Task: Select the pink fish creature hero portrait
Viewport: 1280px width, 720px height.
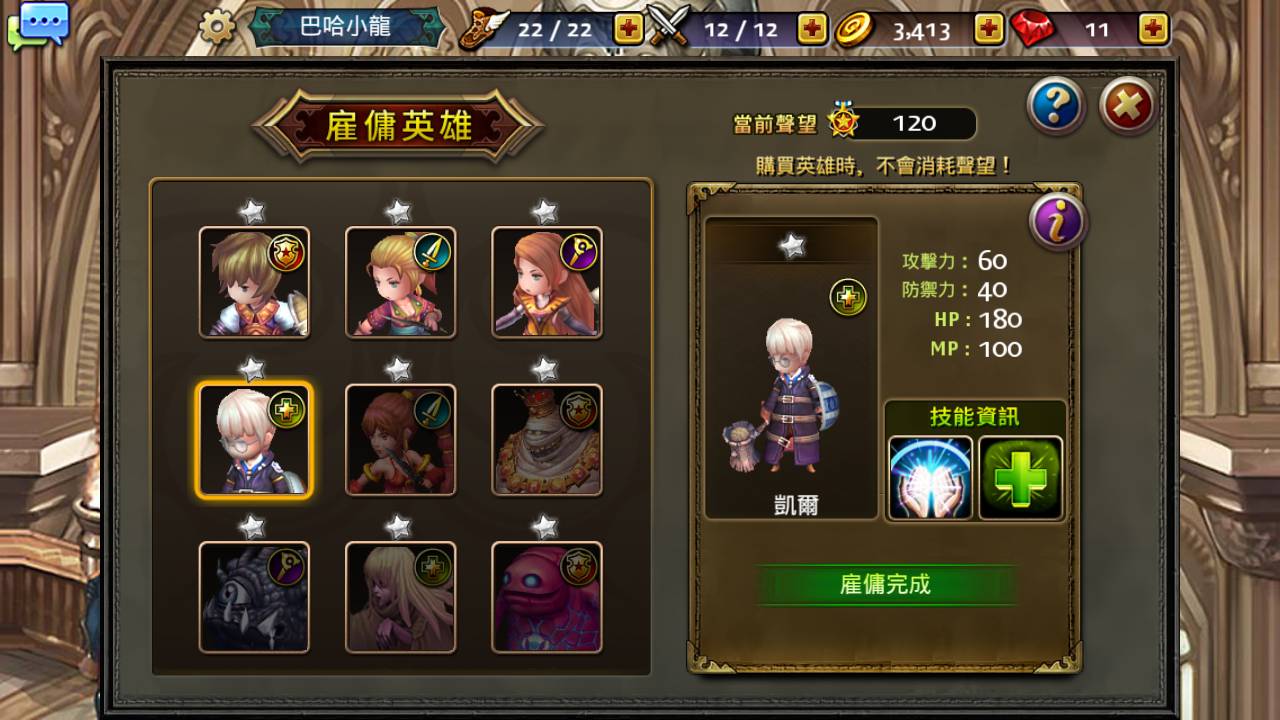Action: point(546,595)
